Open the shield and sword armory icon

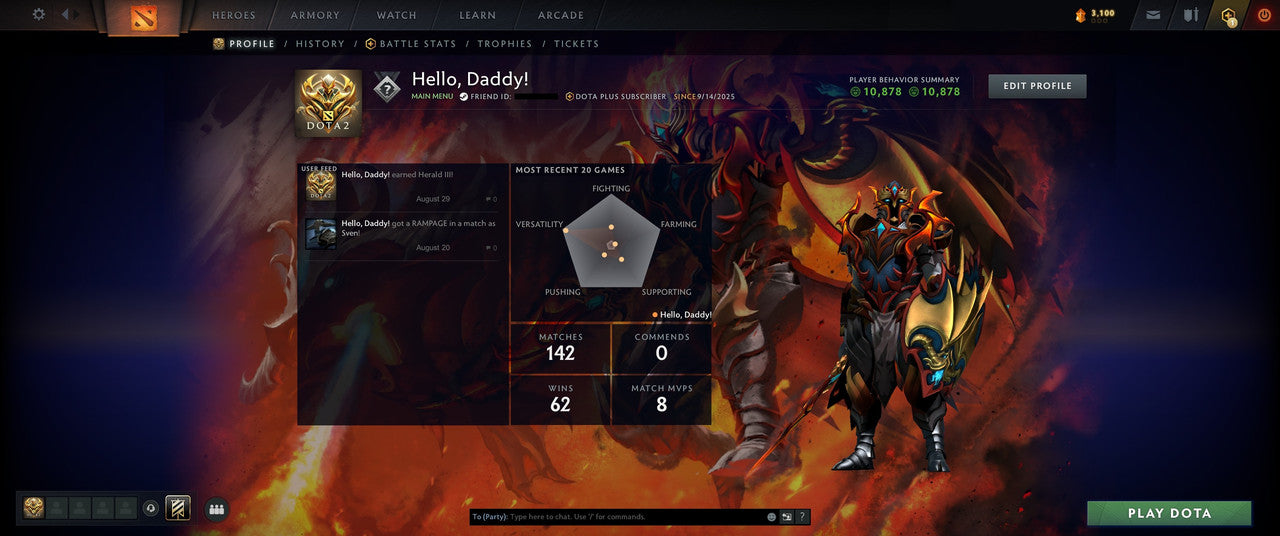coord(1190,15)
